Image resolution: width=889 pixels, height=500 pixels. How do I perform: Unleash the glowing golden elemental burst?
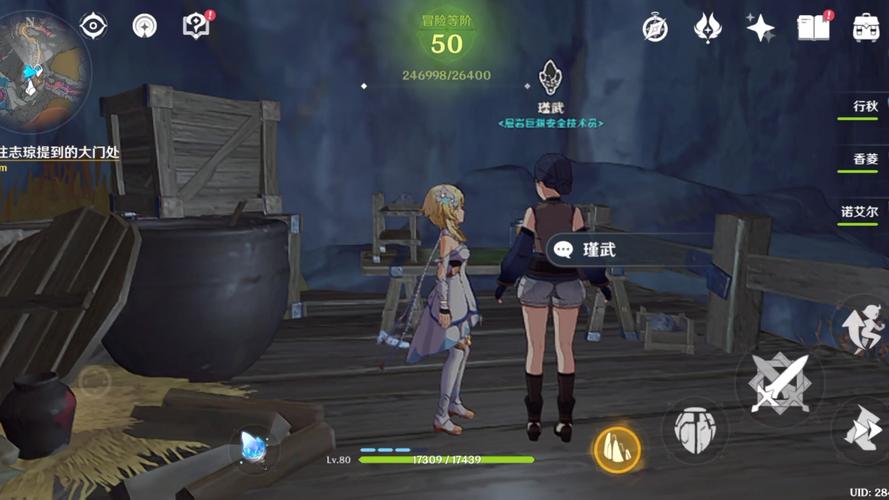(617, 447)
